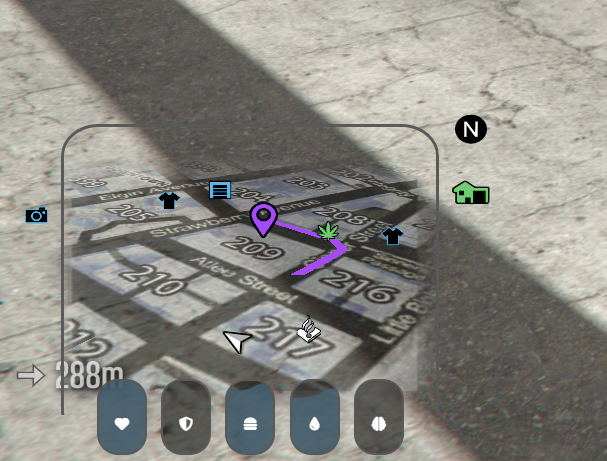Select the white player arrow on minimap

click(x=237, y=342)
